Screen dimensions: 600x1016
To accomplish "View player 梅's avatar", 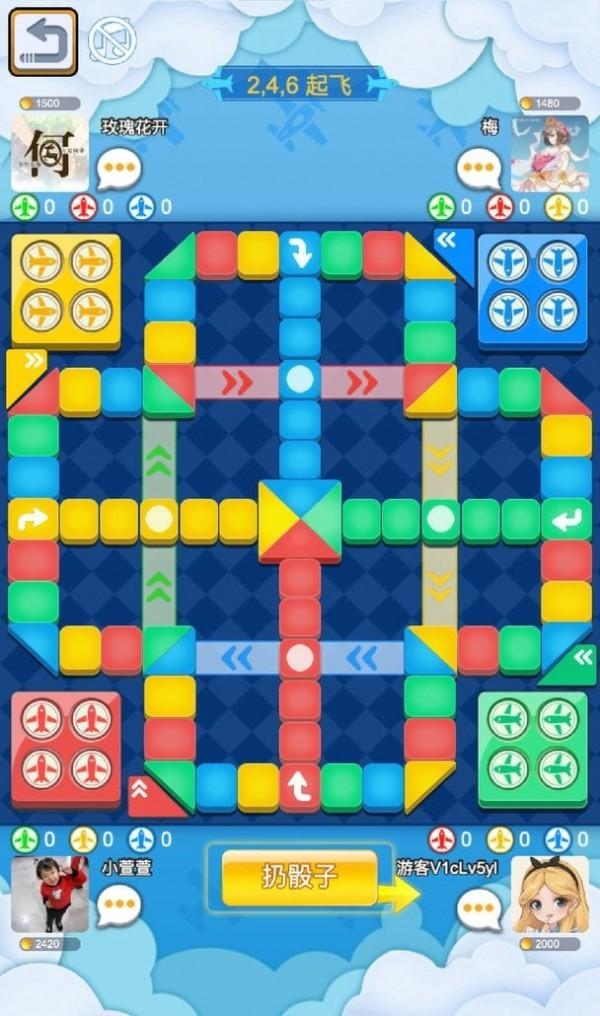I will tap(549, 154).
